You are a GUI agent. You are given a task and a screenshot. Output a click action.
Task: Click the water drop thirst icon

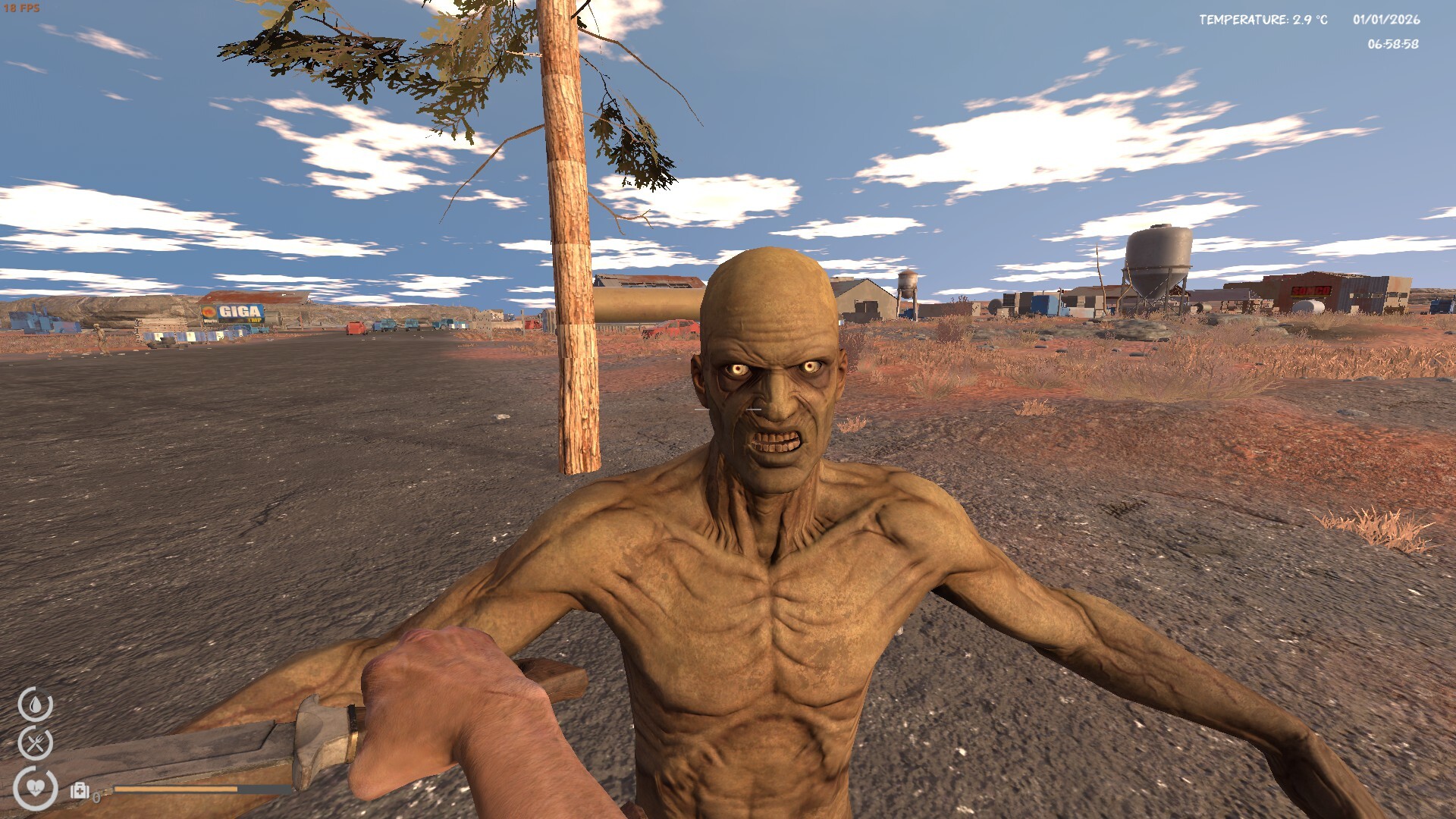coord(36,704)
